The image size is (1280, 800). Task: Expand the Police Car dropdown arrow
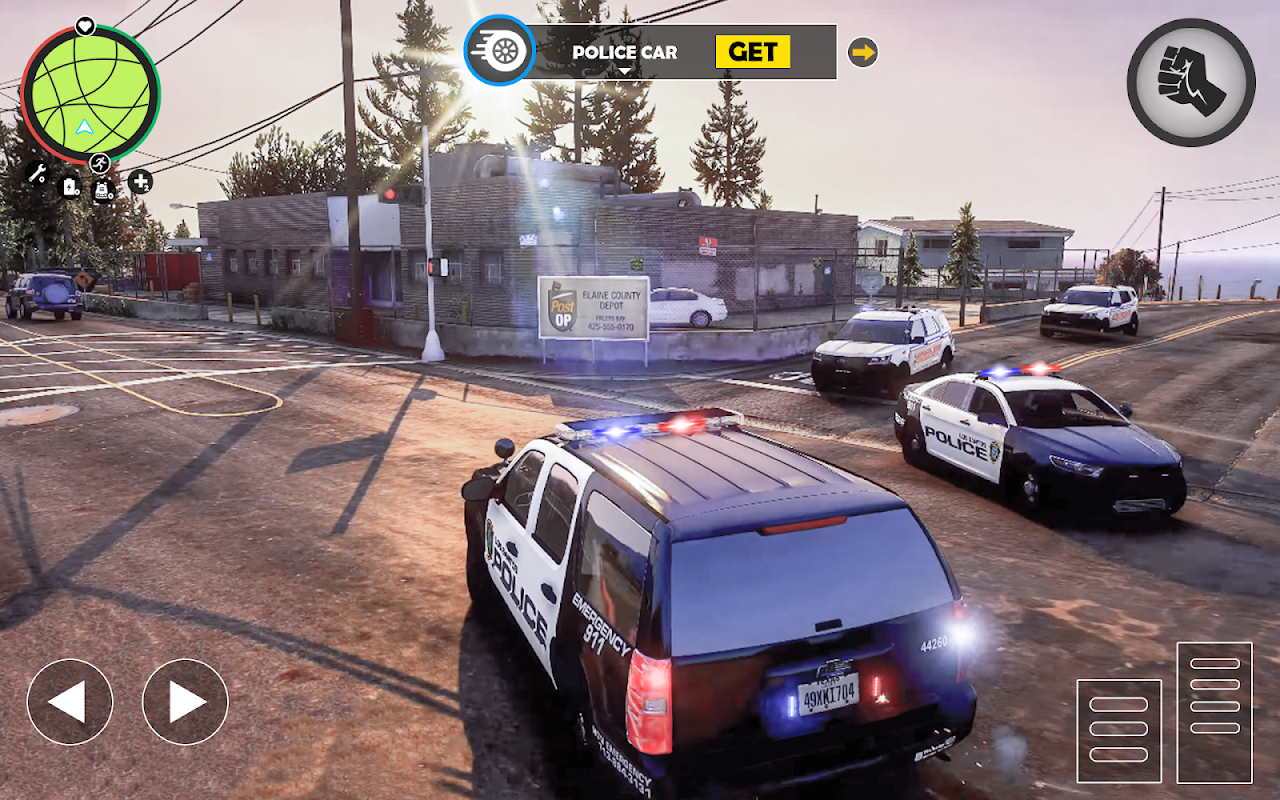(625, 71)
